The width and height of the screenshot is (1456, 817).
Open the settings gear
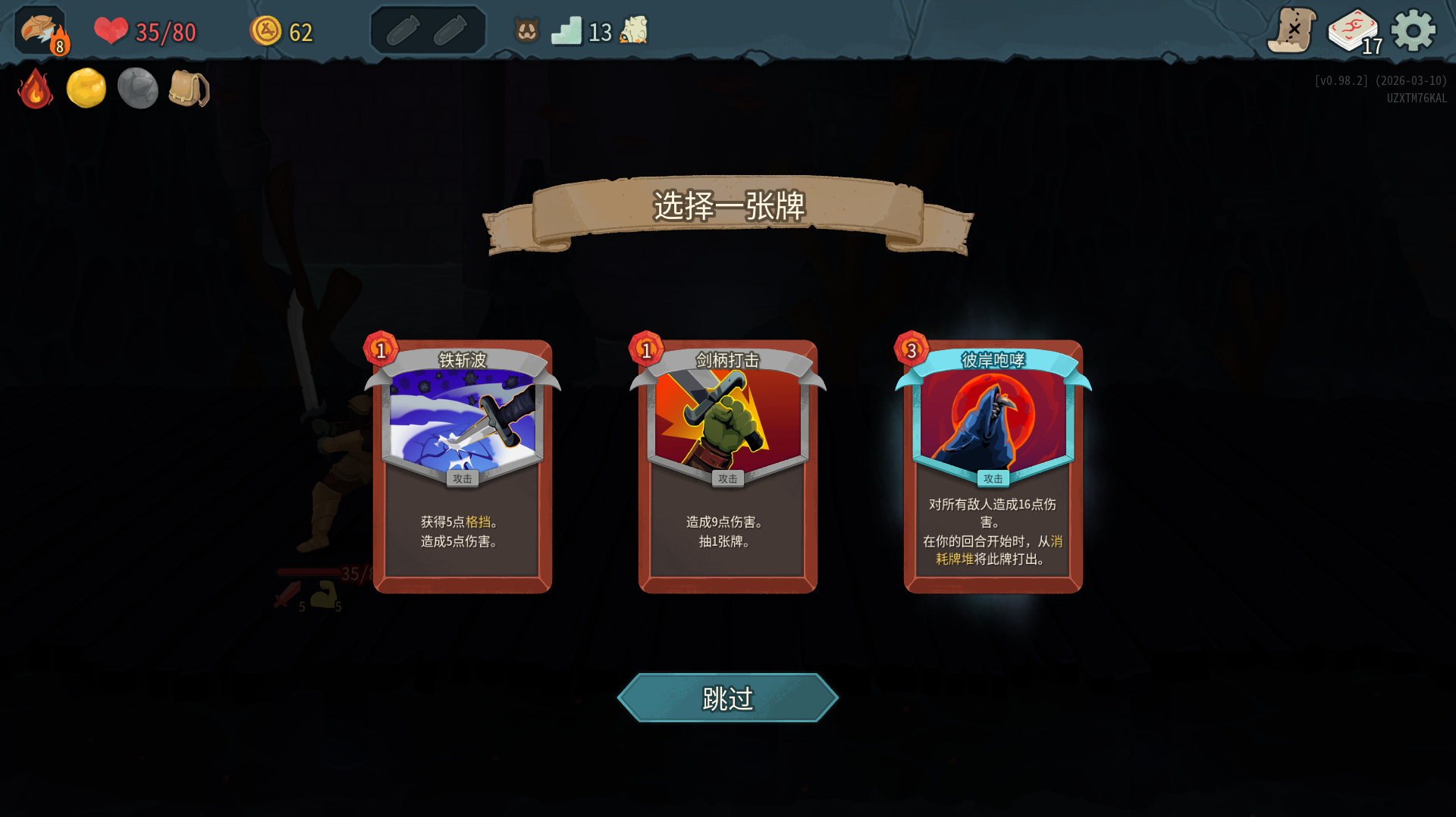[x=1413, y=31]
